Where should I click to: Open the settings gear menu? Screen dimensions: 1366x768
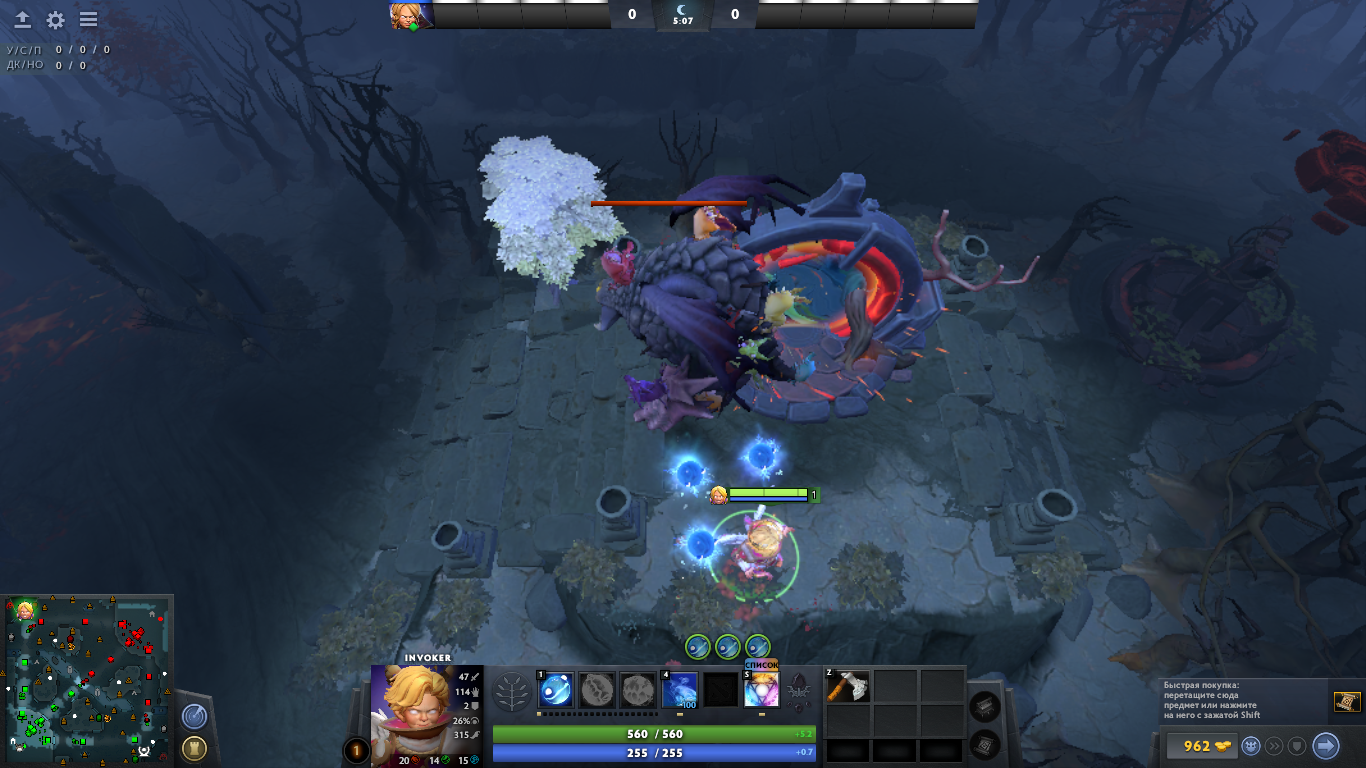(56, 20)
